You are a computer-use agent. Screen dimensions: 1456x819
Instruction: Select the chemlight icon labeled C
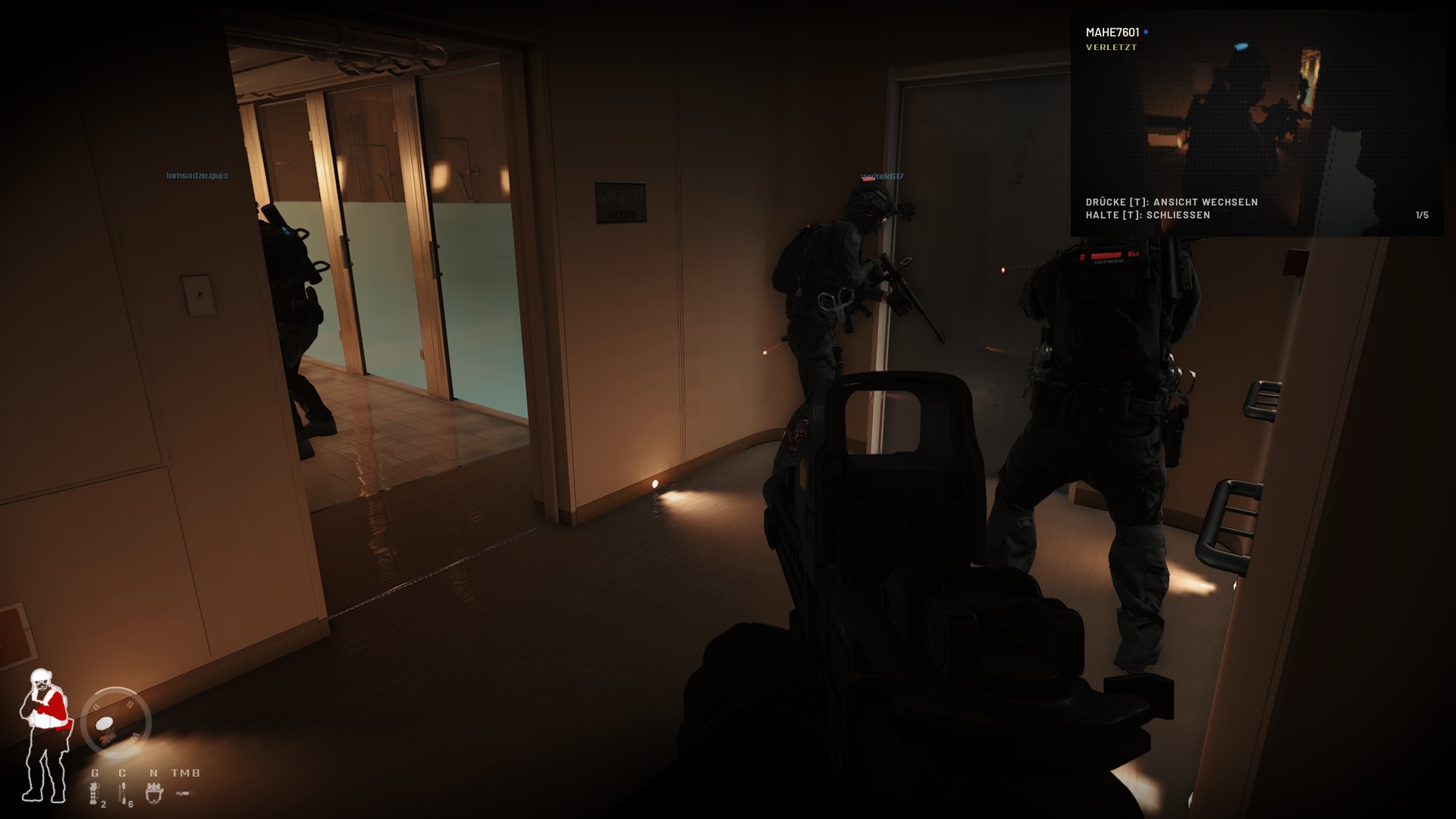[x=122, y=792]
